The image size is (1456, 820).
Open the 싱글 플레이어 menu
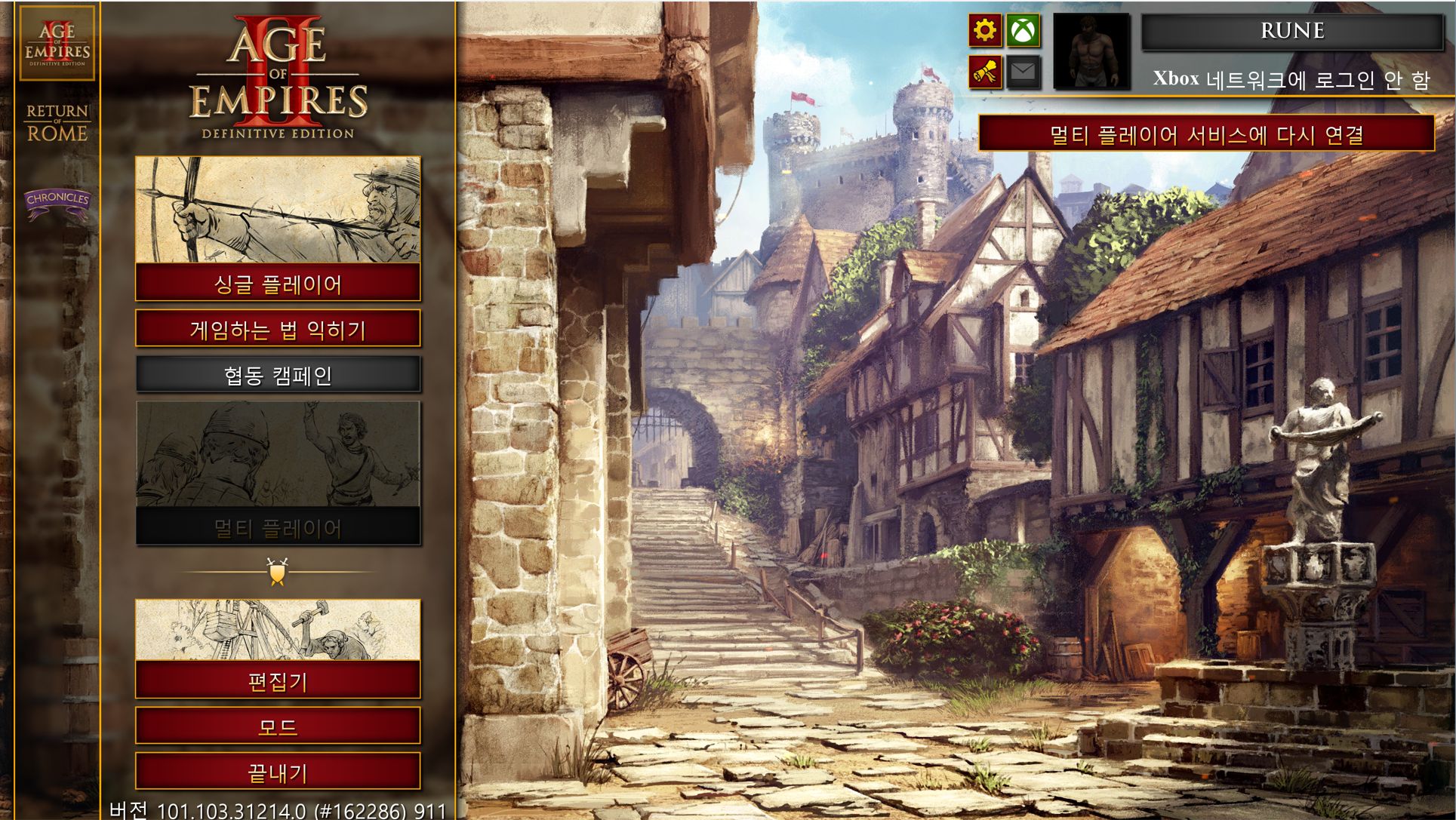[278, 284]
